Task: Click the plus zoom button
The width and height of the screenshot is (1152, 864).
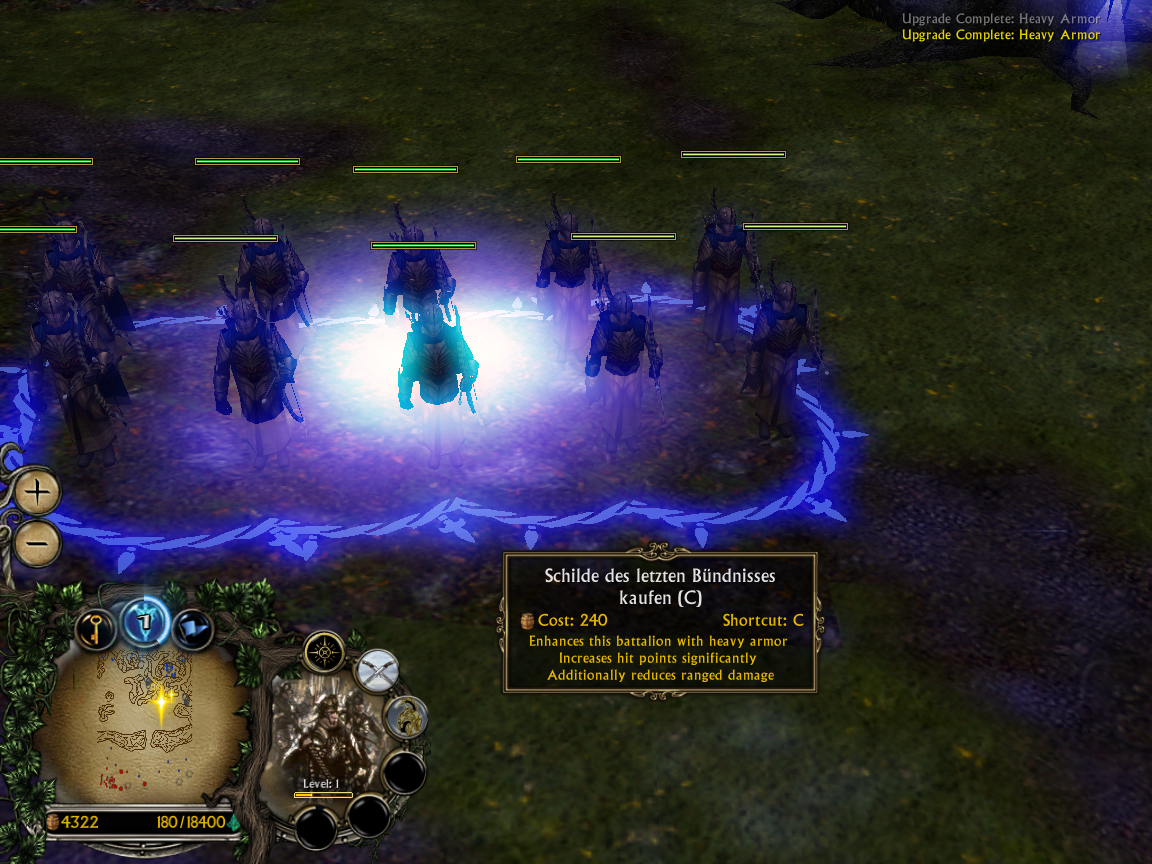Action: click(38, 492)
